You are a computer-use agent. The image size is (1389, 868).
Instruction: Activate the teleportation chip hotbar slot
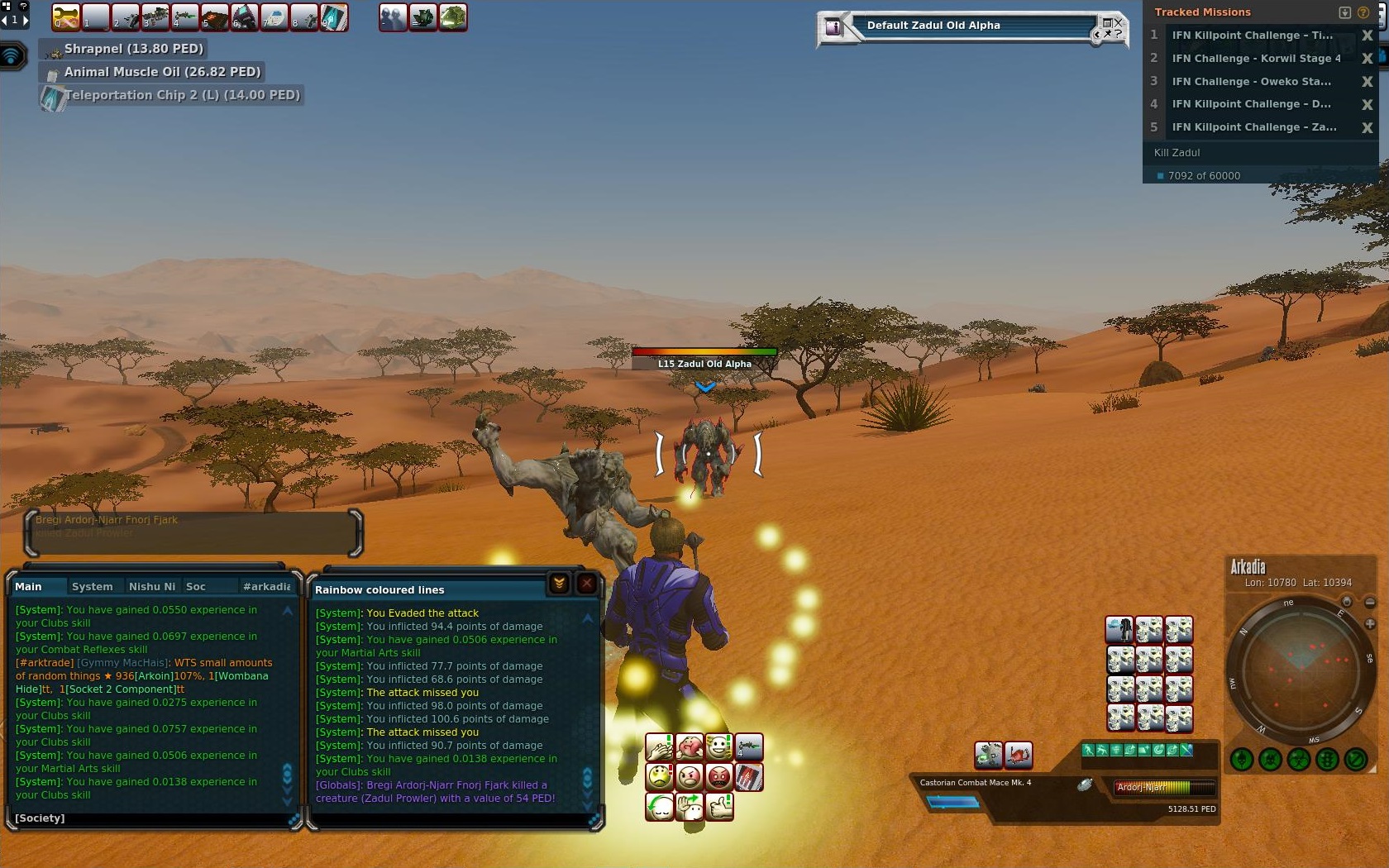334,17
